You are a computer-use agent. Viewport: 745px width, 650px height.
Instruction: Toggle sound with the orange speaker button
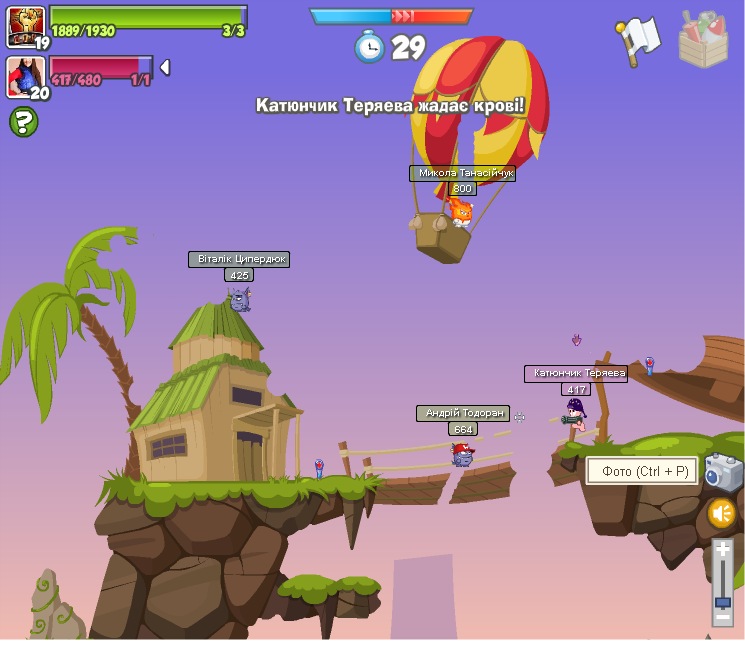coord(722,514)
